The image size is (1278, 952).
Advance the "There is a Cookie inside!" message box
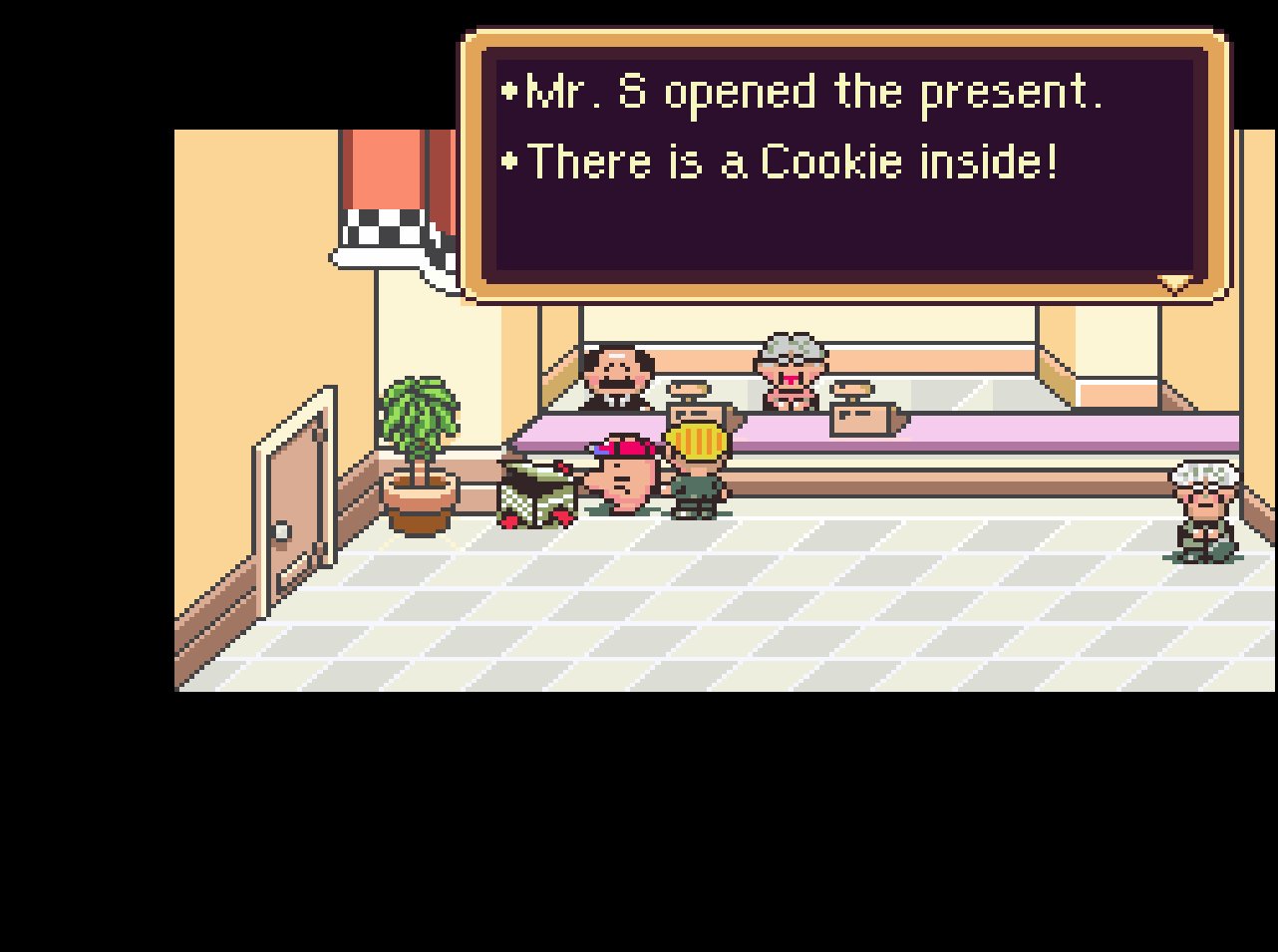[843, 164]
